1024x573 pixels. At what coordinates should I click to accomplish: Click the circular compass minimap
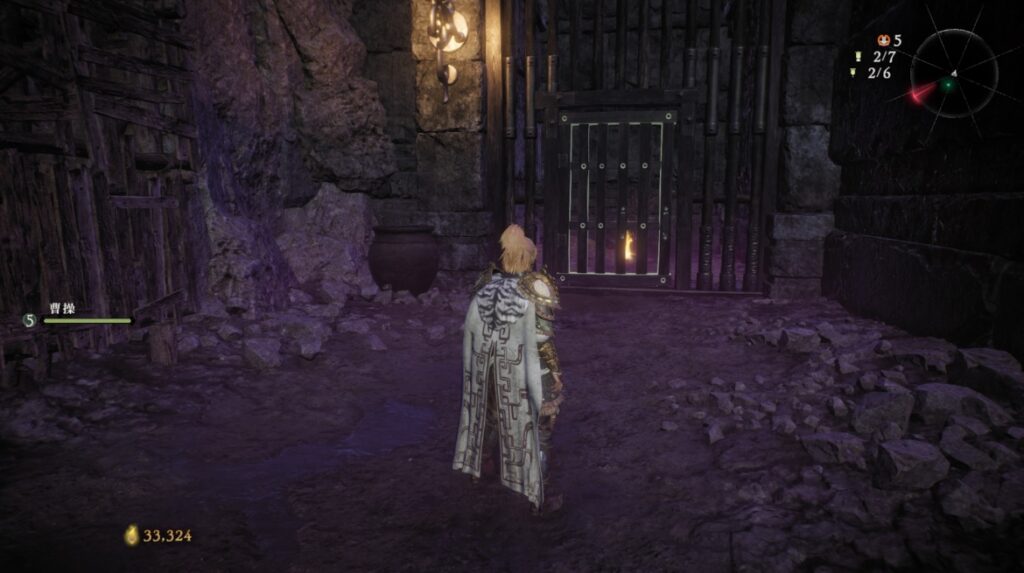953,73
